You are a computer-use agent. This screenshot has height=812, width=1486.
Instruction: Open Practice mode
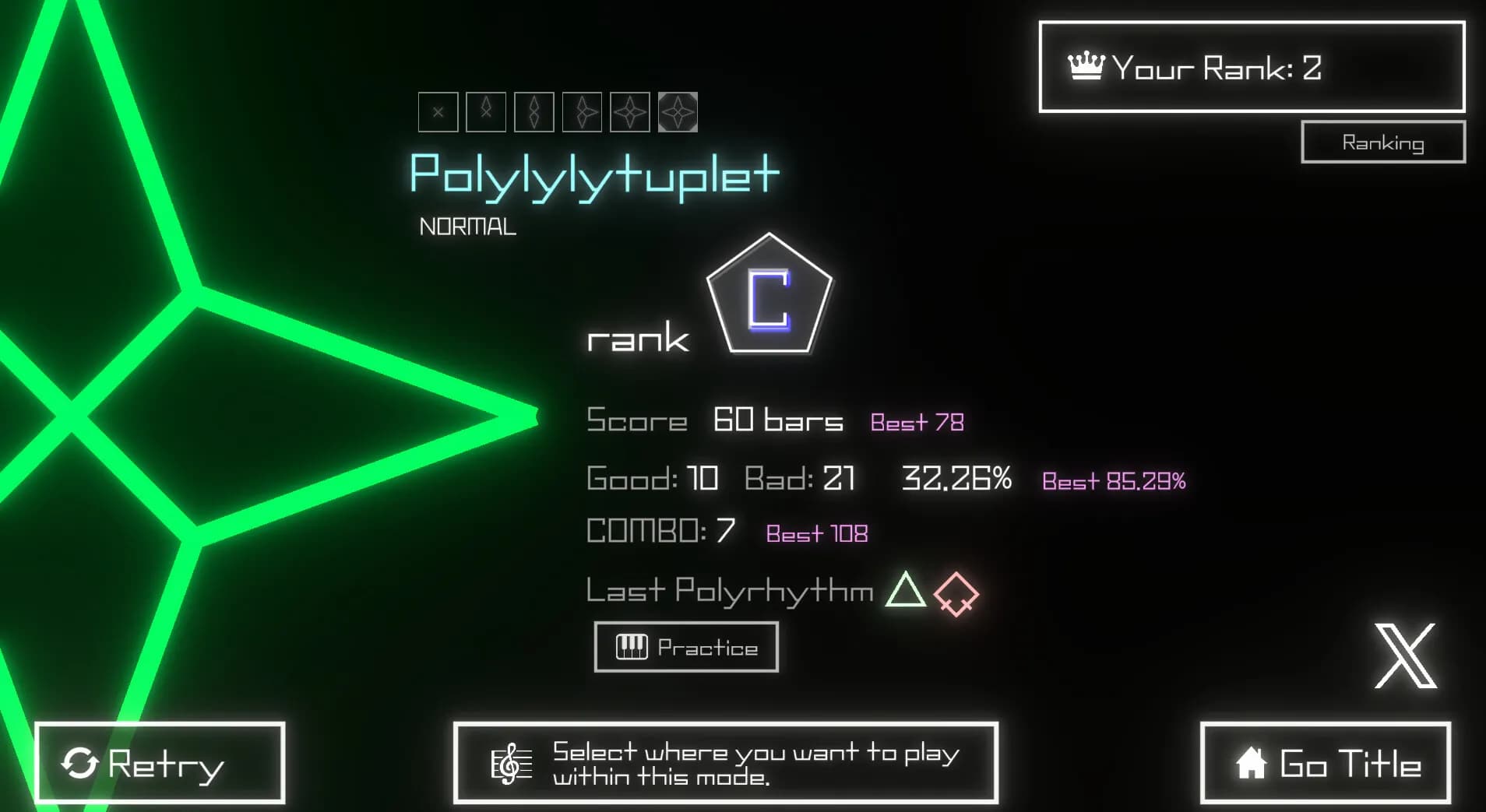686,646
